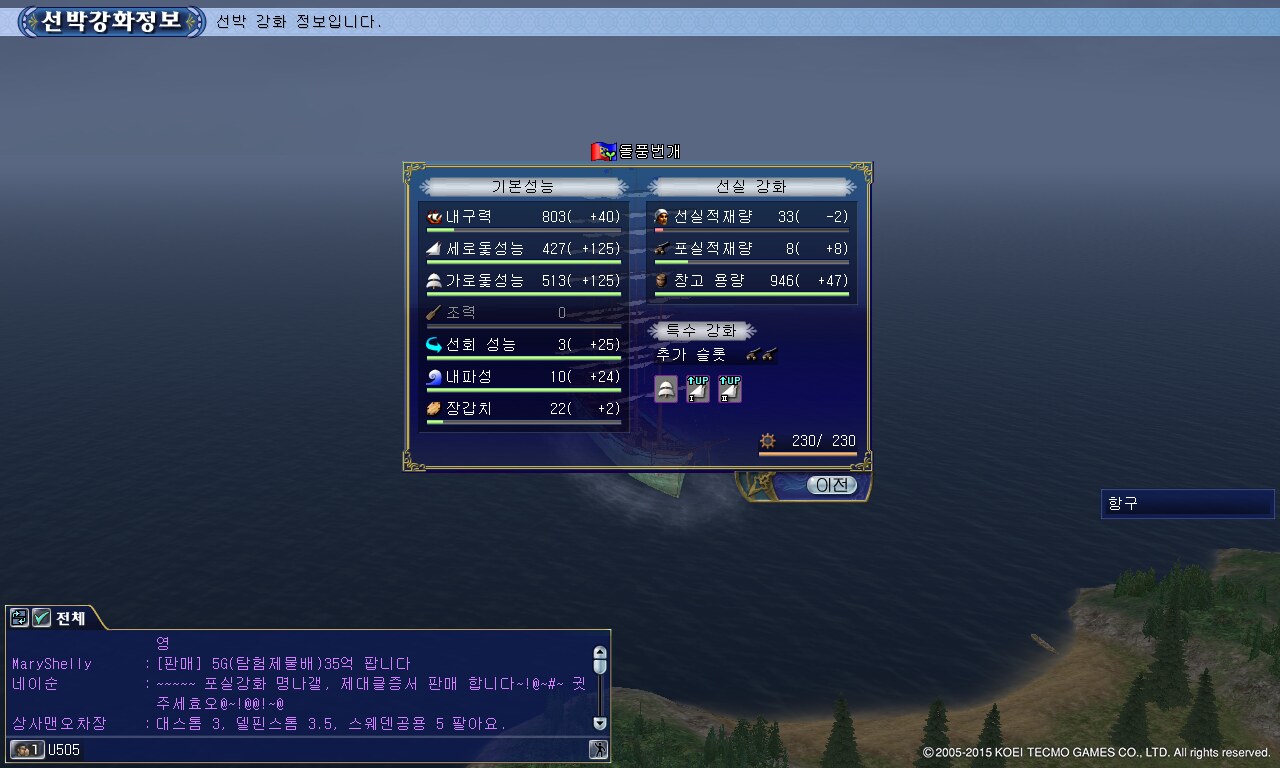Image resolution: width=1280 pixels, height=768 pixels.
Task: Click 상사맨오차장's name in chat
Action: tap(59, 723)
